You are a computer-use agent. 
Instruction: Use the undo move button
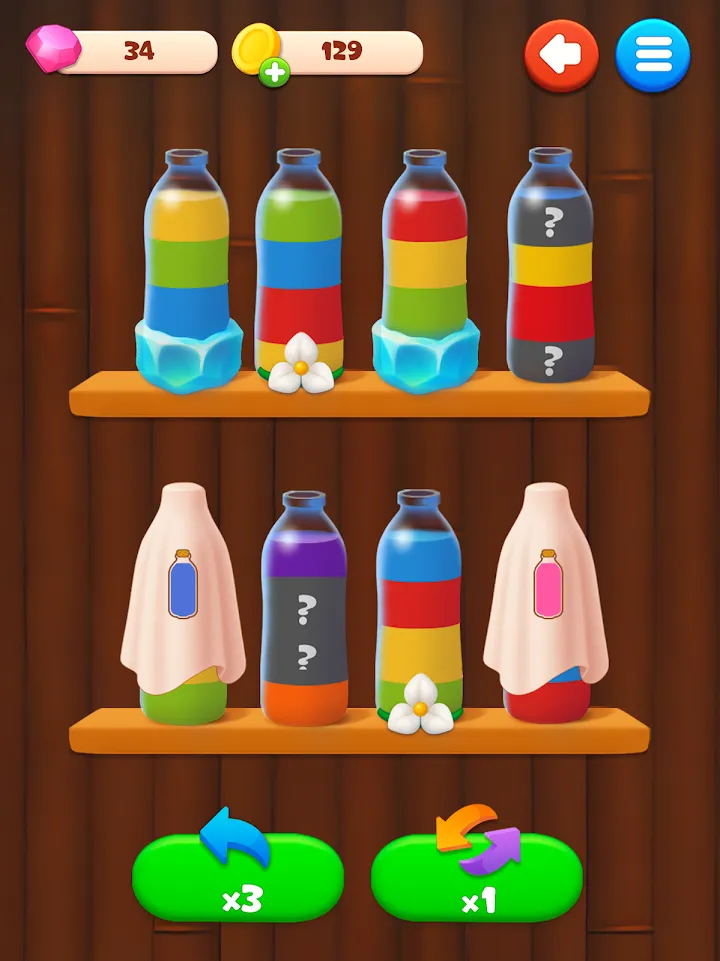tap(238, 877)
